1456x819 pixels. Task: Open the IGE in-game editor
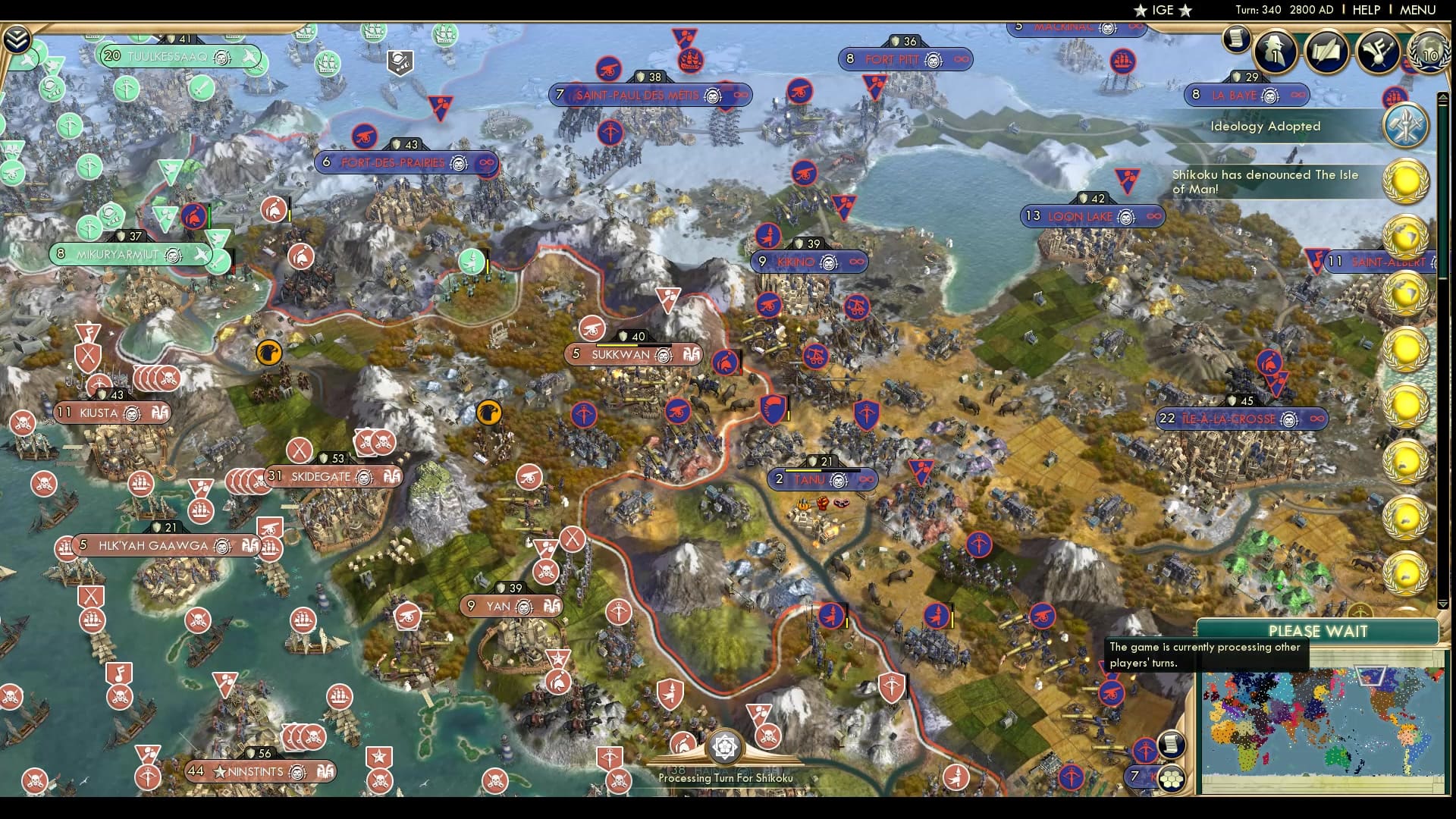(1162, 10)
